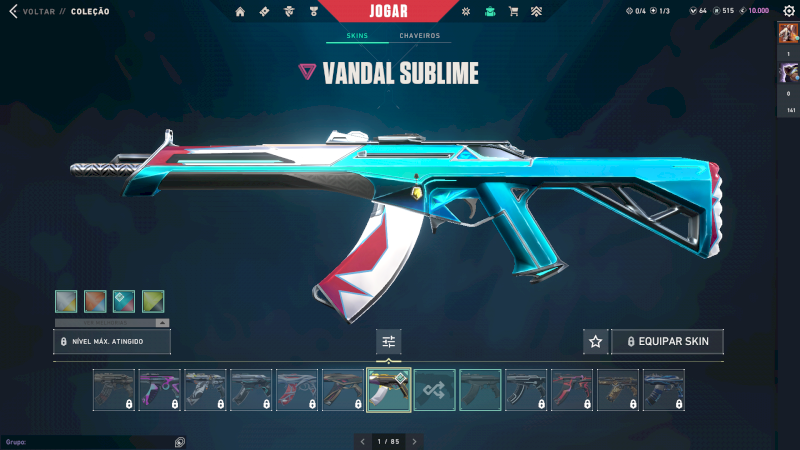Pick the orange color variant swatch
Viewport: 800px width, 450px height.
pos(95,301)
